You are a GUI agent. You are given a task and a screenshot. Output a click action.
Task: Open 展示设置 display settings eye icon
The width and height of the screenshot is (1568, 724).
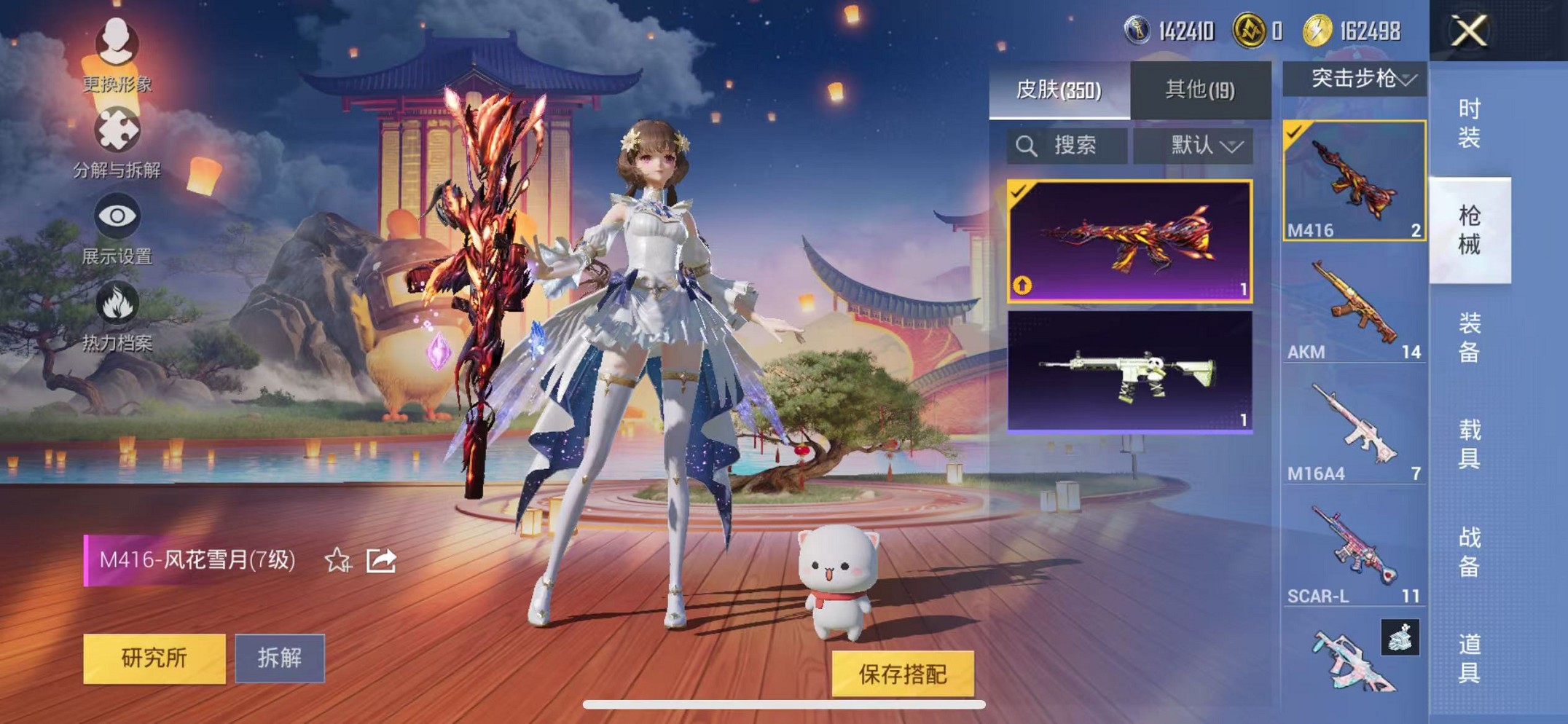119,216
